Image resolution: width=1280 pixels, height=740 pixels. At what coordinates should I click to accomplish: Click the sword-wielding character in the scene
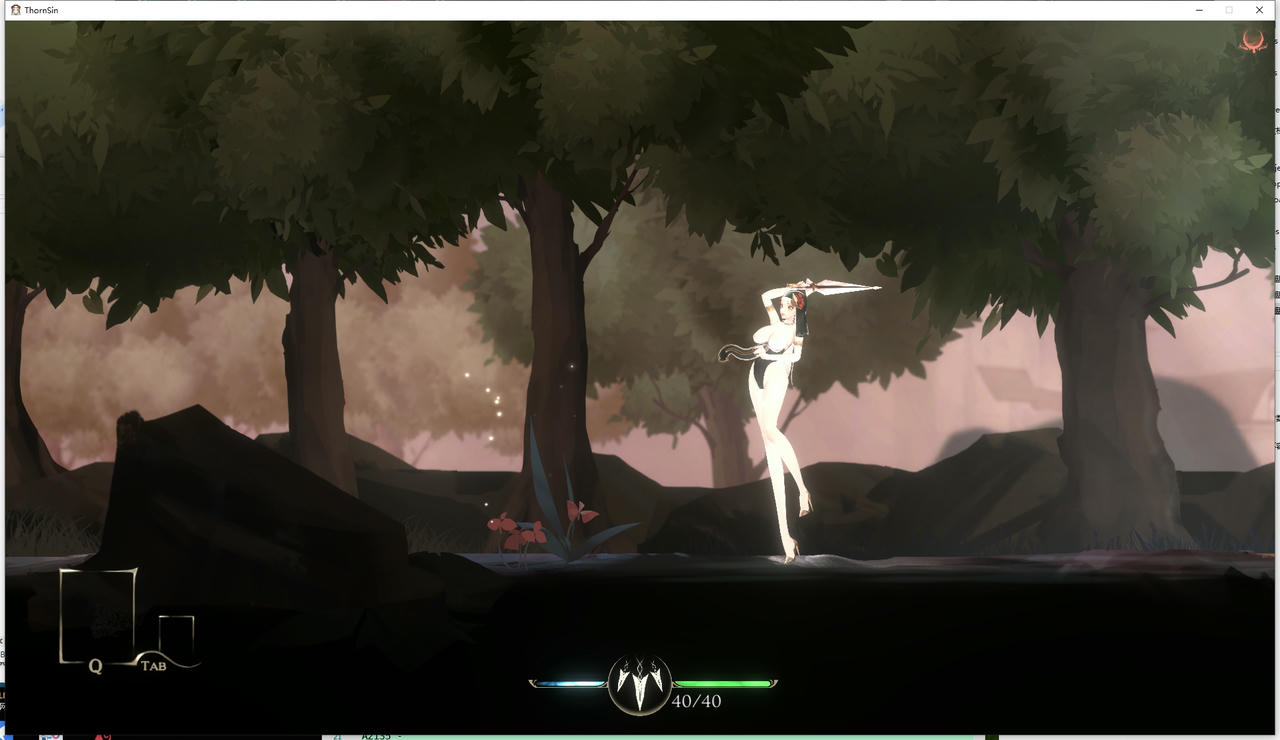(x=780, y=400)
